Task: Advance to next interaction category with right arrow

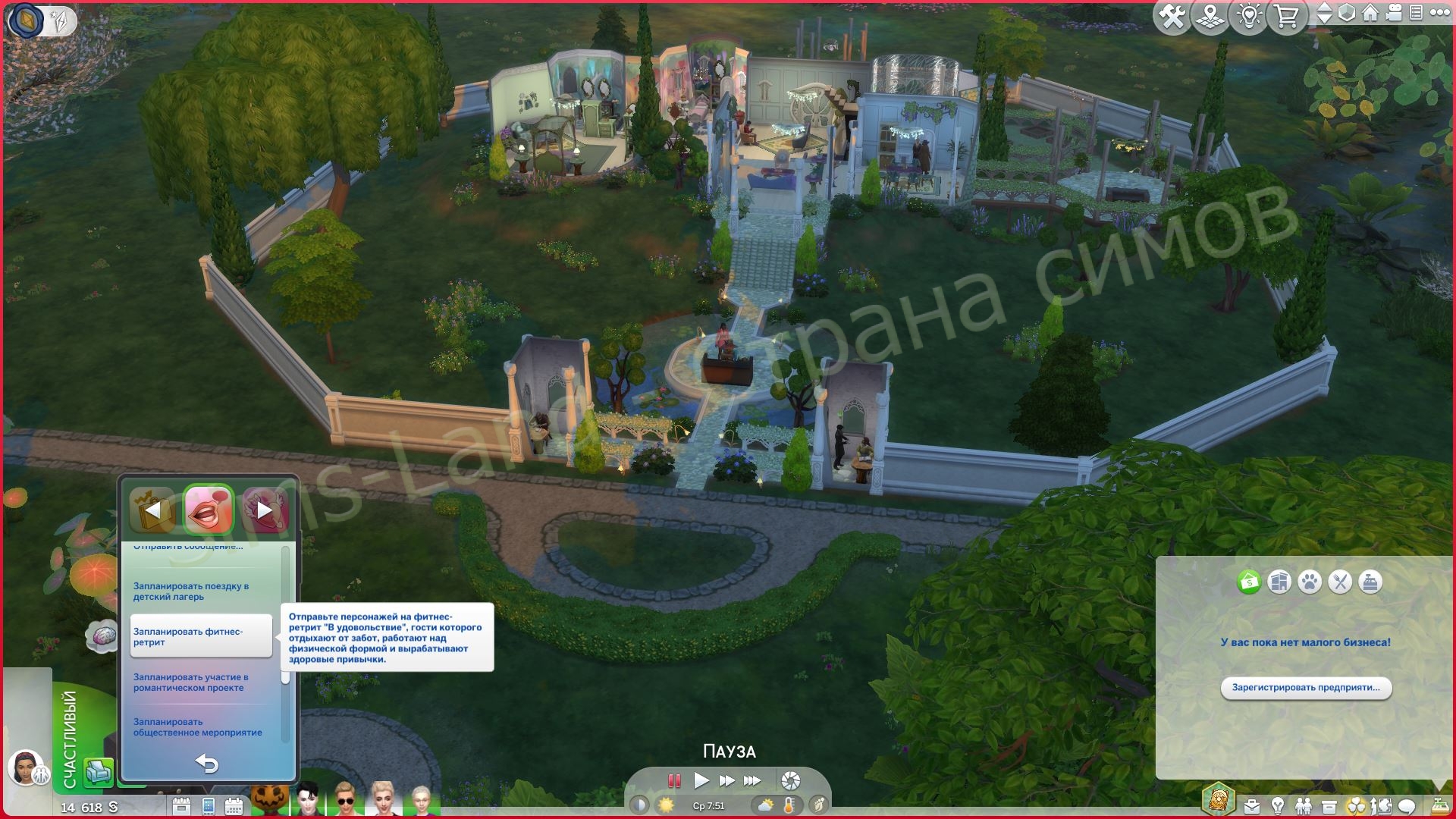Action: click(263, 509)
